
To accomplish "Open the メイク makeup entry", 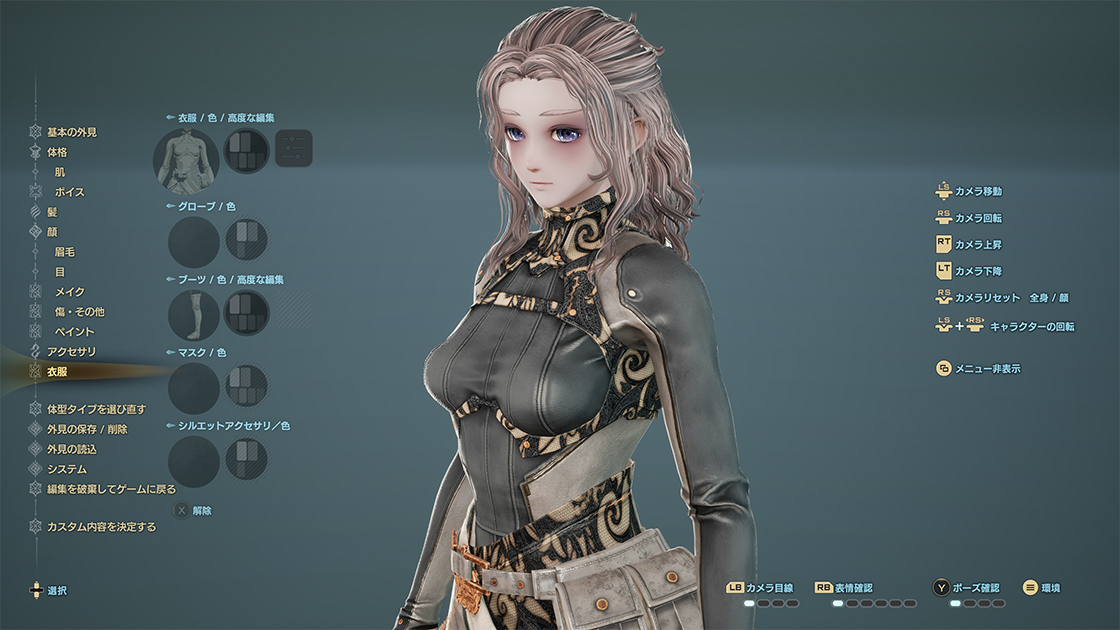I will [69, 292].
